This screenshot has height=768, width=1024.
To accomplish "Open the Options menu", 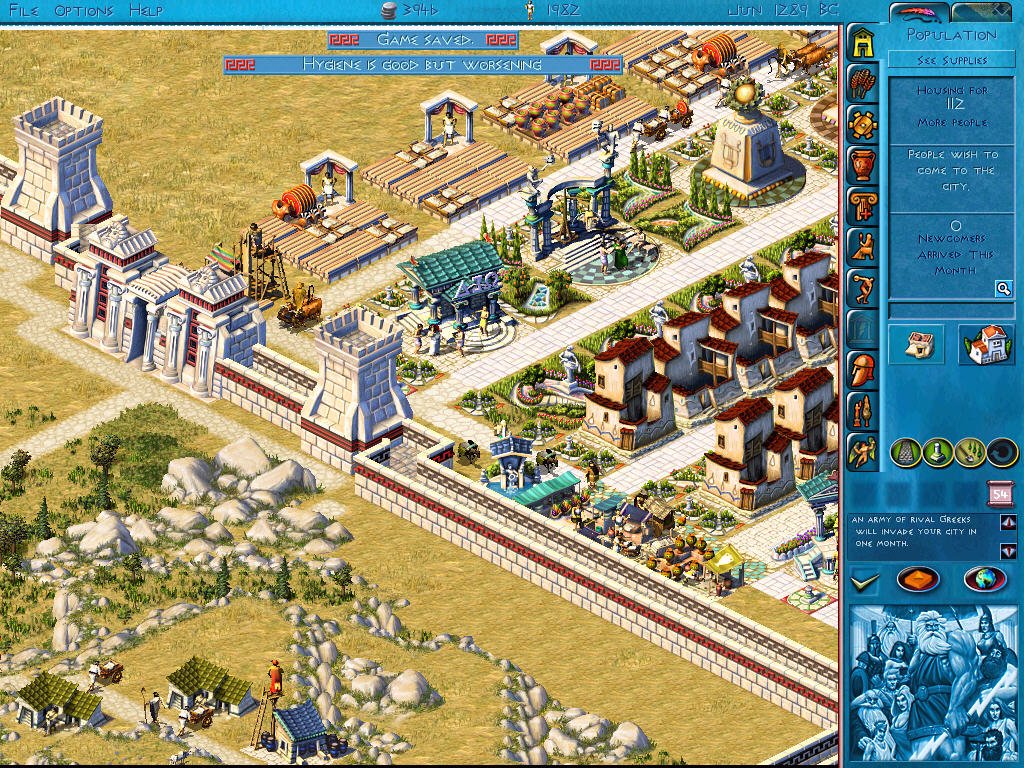I will tap(84, 11).
